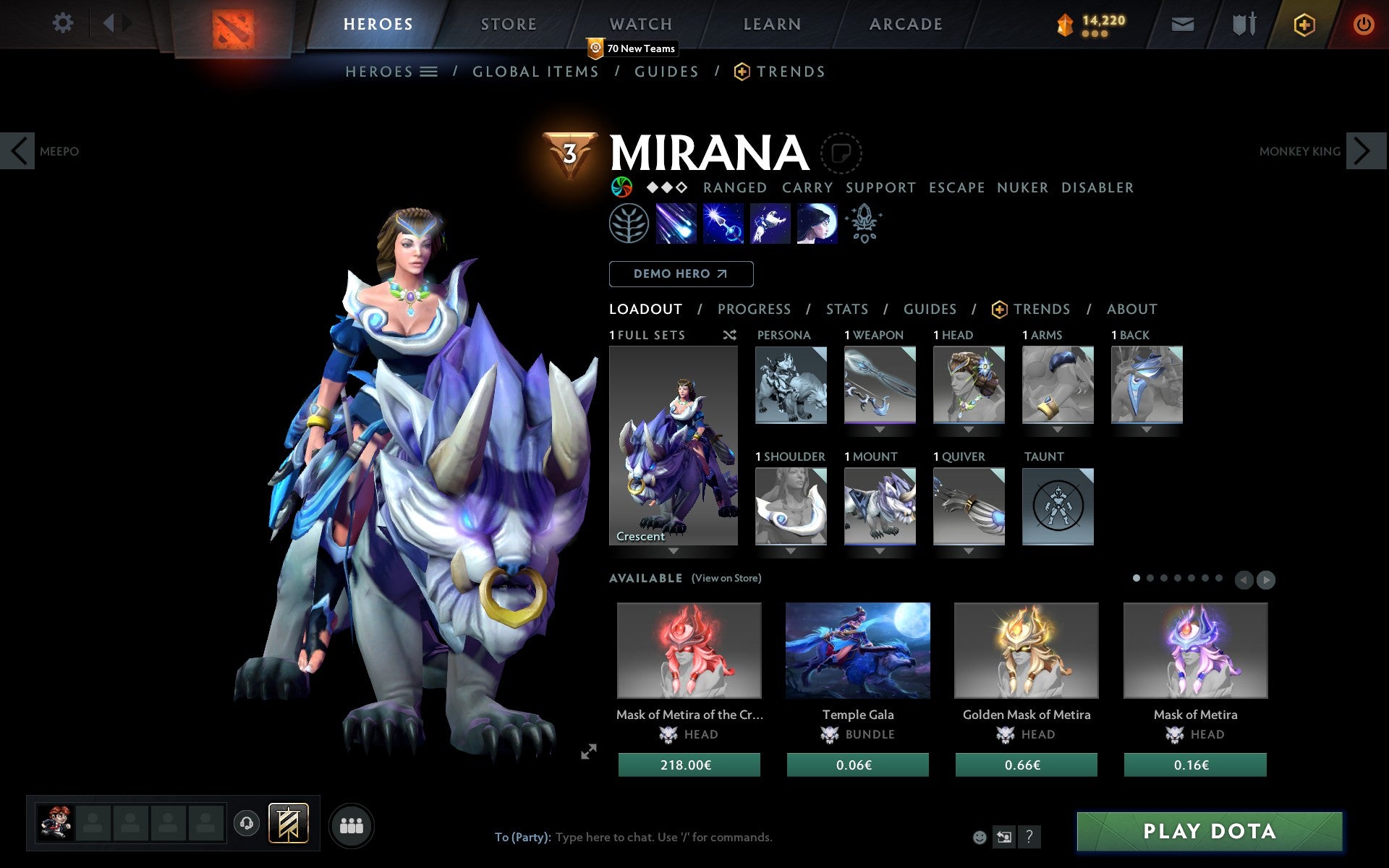The height and width of the screenshot is (868, 1389).
Task: Switch to the Progress tab
Action: click(754, 309)
